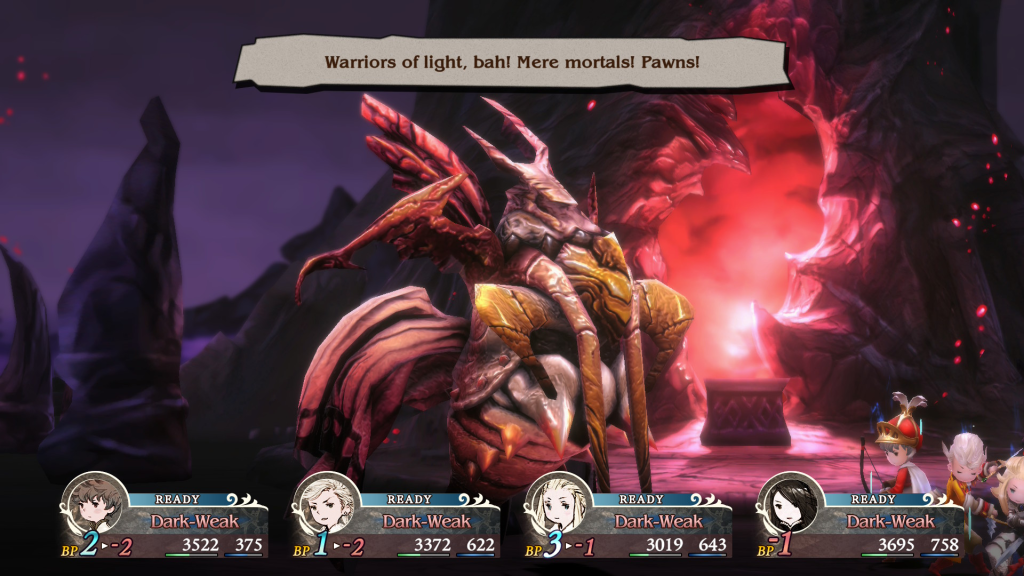Click the black-haired party member's portrait
This screenshot has width=1024, height=576.
click(x=790, y=507)
